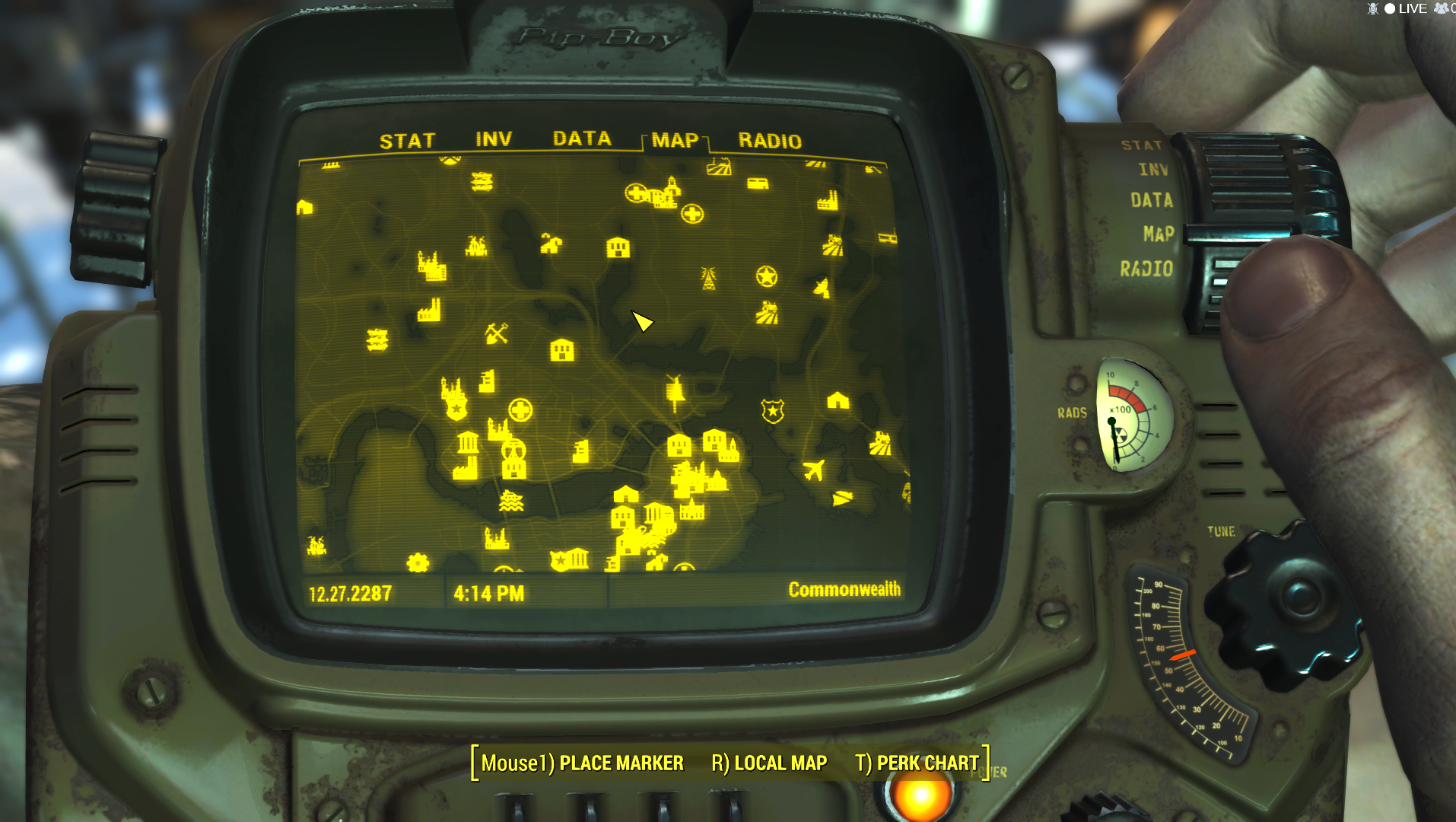Select the sinking ship map marker
The width and height of the screenshot is (1456, 822).
point(511,501)
